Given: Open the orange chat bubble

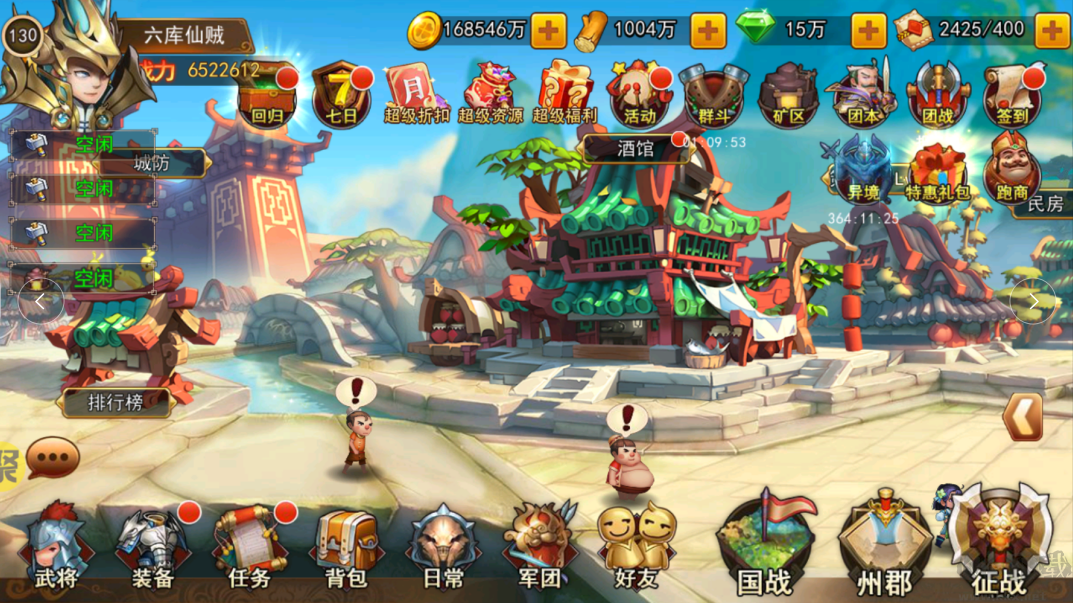Looking at the screenshot, I should point(53,458).
